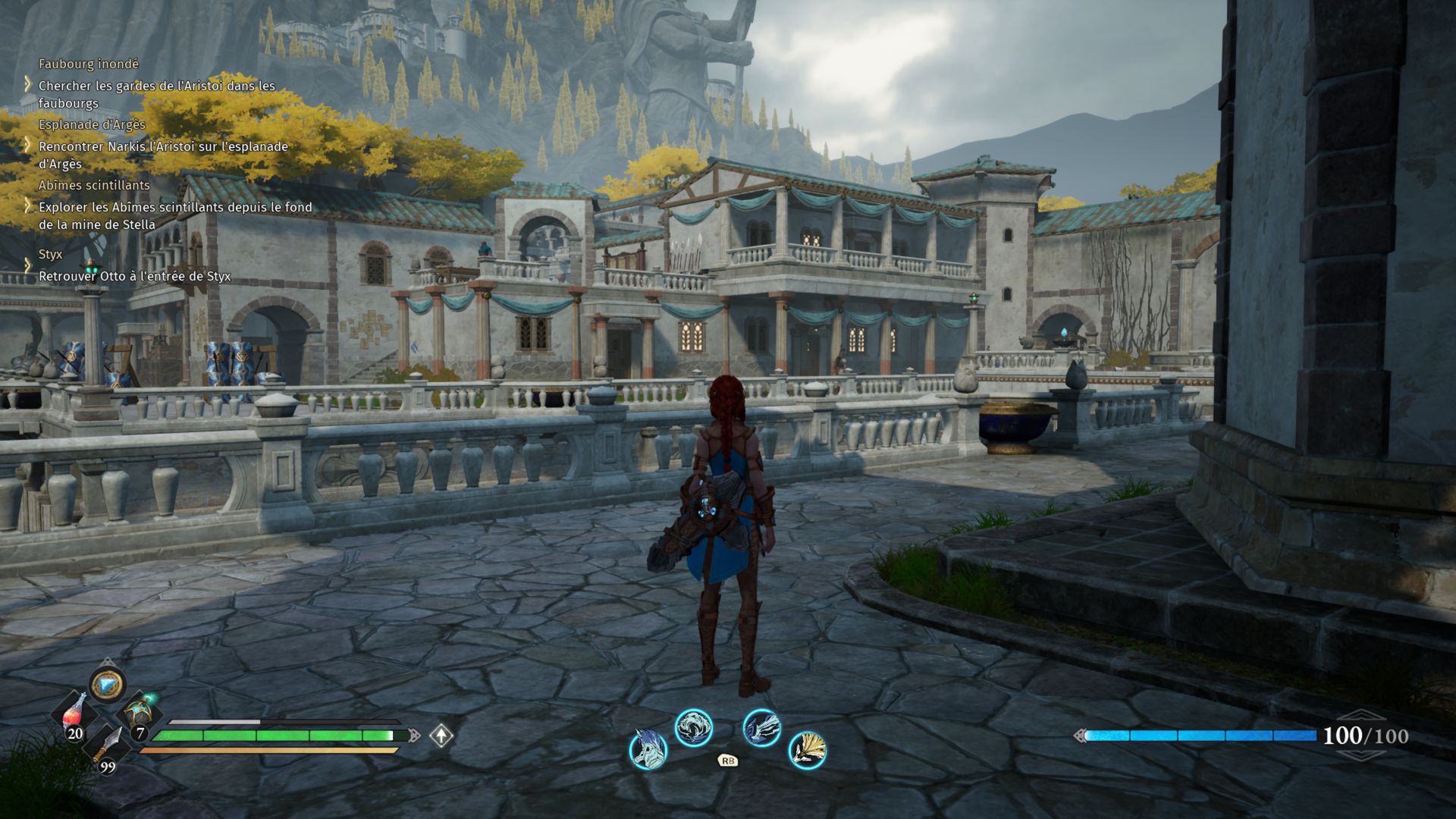Choose the Abîmes scintillants quest objective
Image resolution: width=1456 pixels, height=819 pixels.
tap(174, 215)
